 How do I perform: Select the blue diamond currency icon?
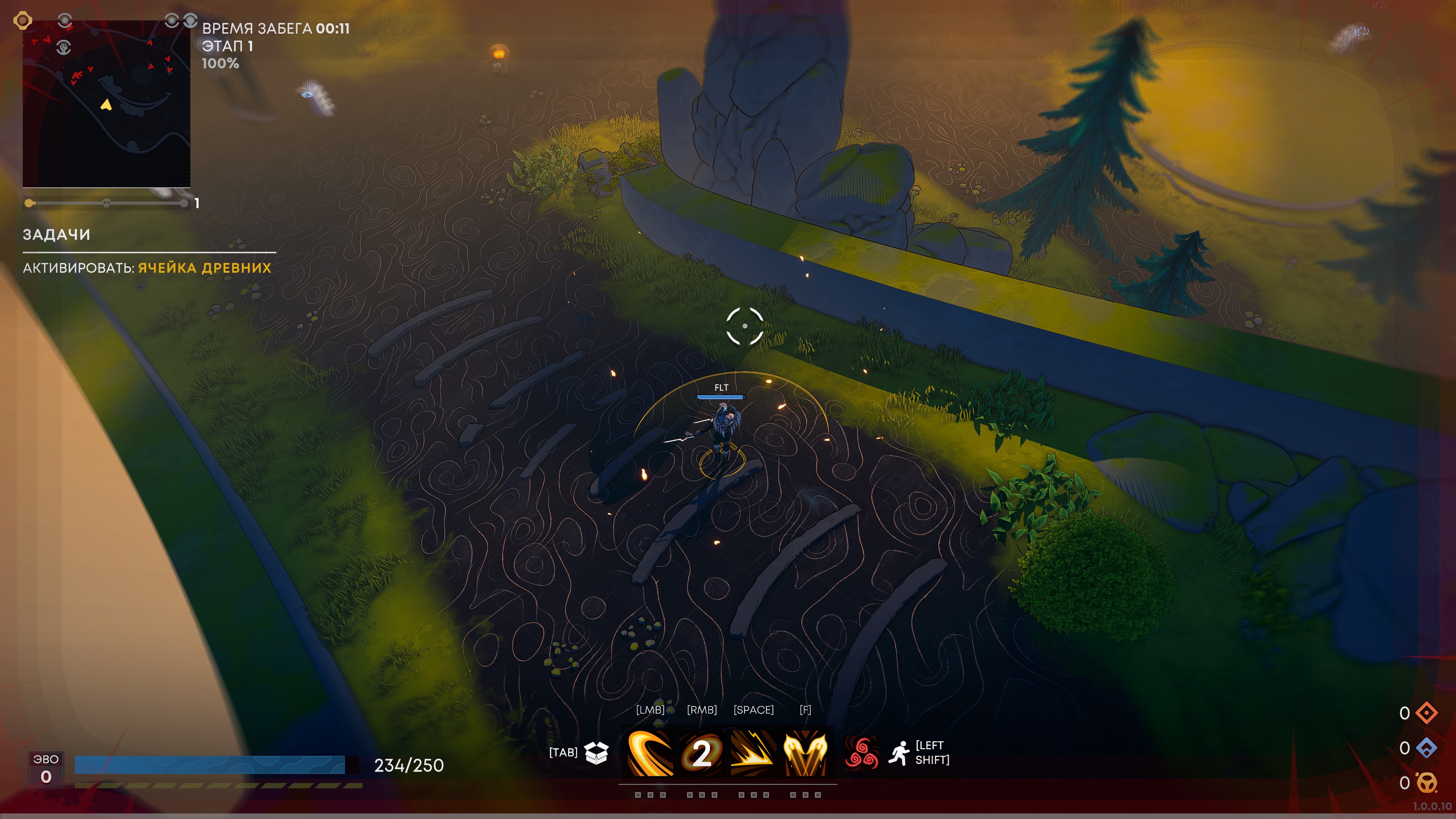(1426, 748)
